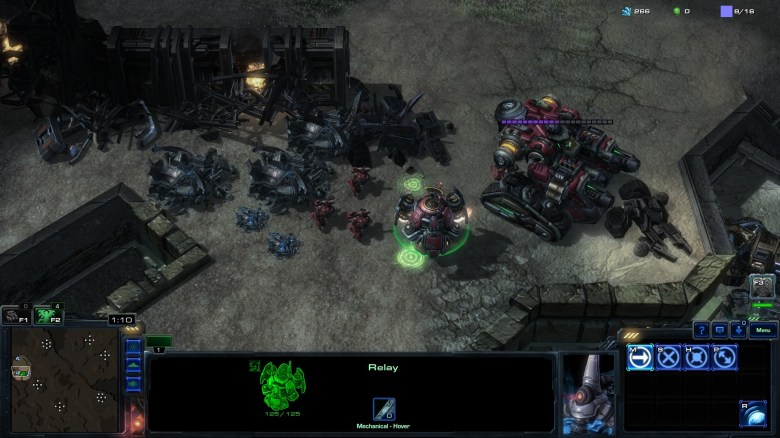
Task: Activate the Relay's R ability
Action: 752,413
